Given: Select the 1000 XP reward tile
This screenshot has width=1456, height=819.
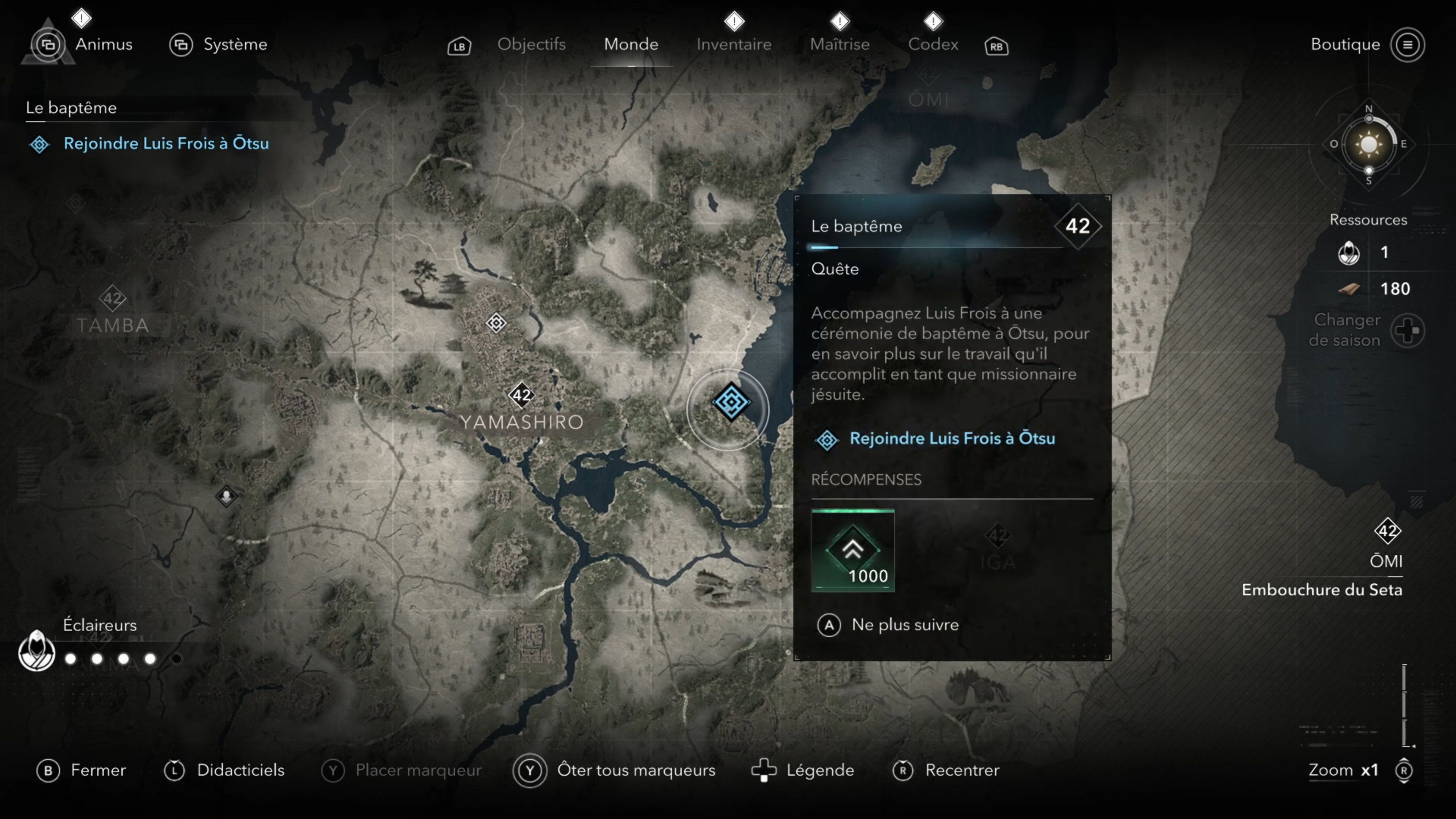Looking at the screenshot, I should (852, 551).
